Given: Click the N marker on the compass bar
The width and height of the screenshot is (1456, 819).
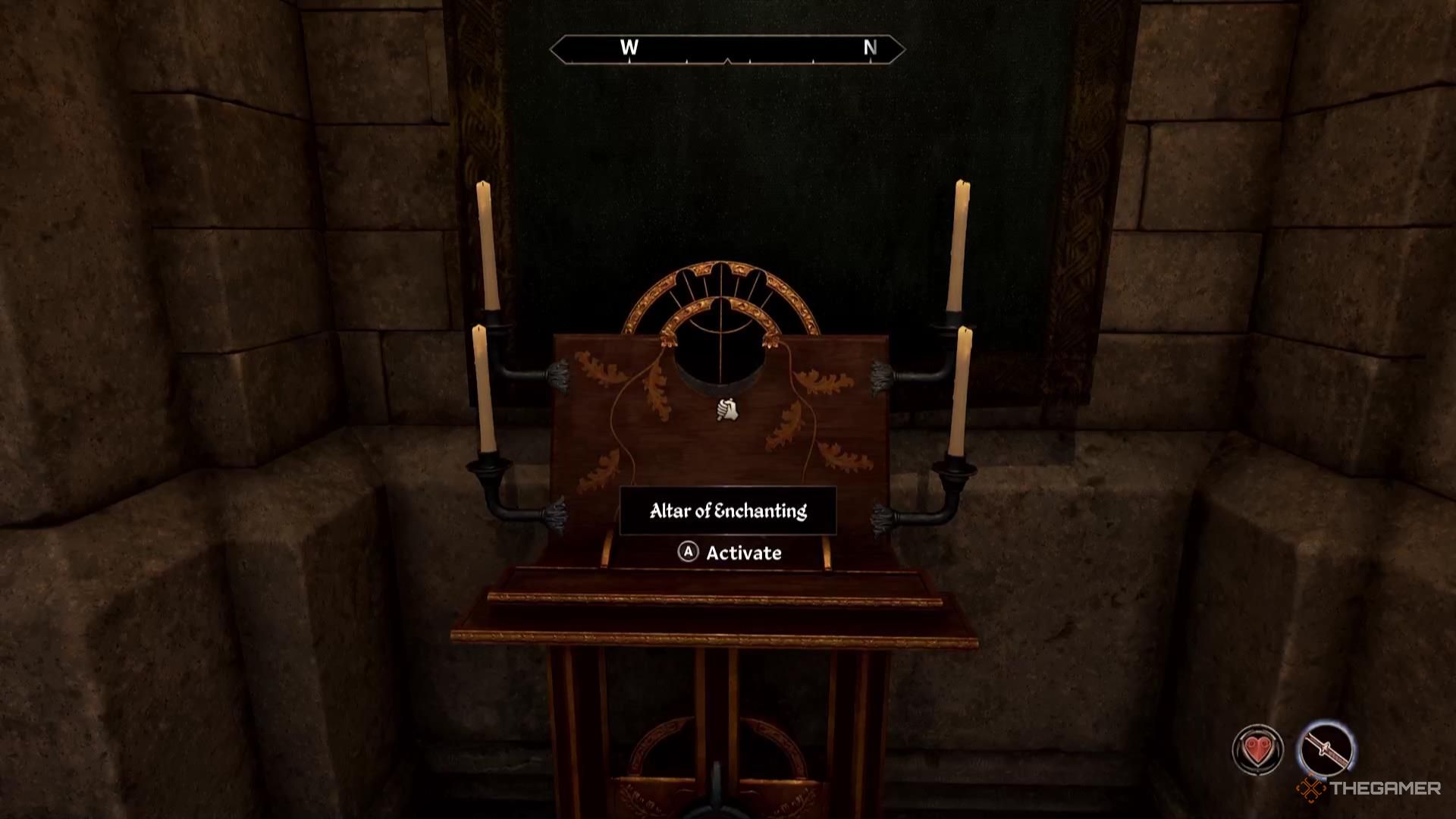Looking at the screenshot, I should pos(870,48).
